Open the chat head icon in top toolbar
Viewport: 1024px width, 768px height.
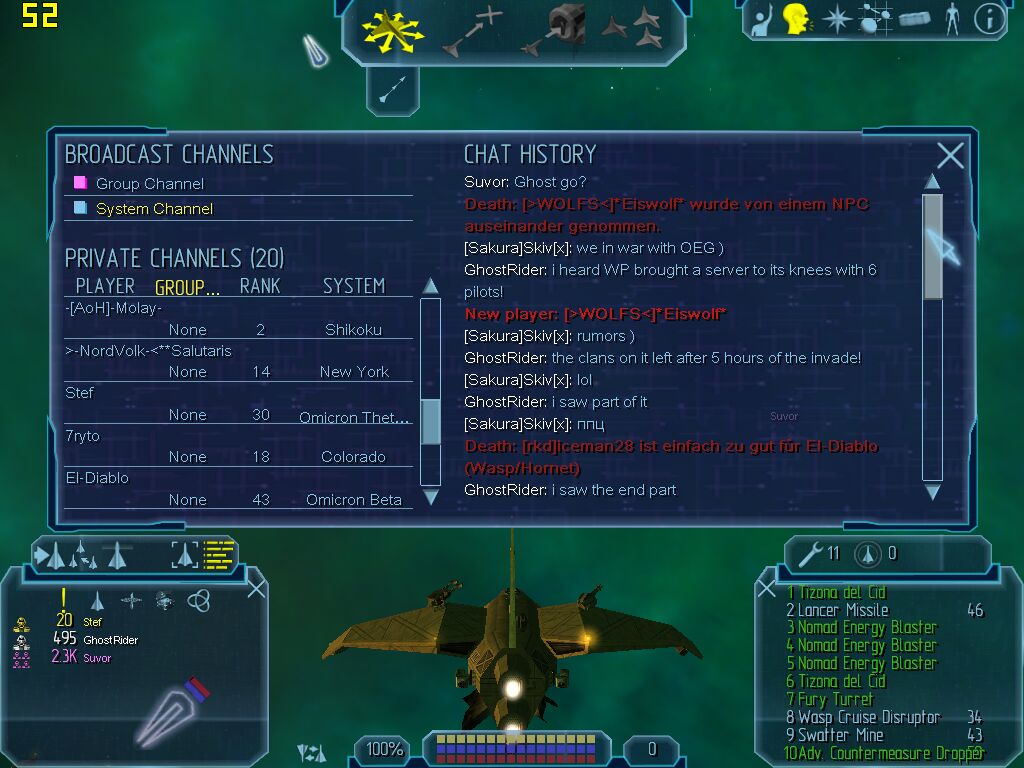pos(796,18)
